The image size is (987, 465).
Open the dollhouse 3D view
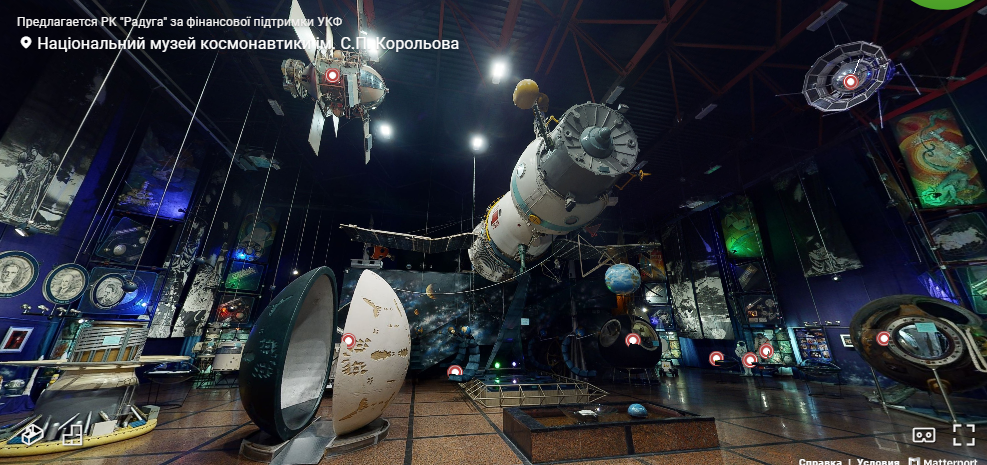pos(31,434)
